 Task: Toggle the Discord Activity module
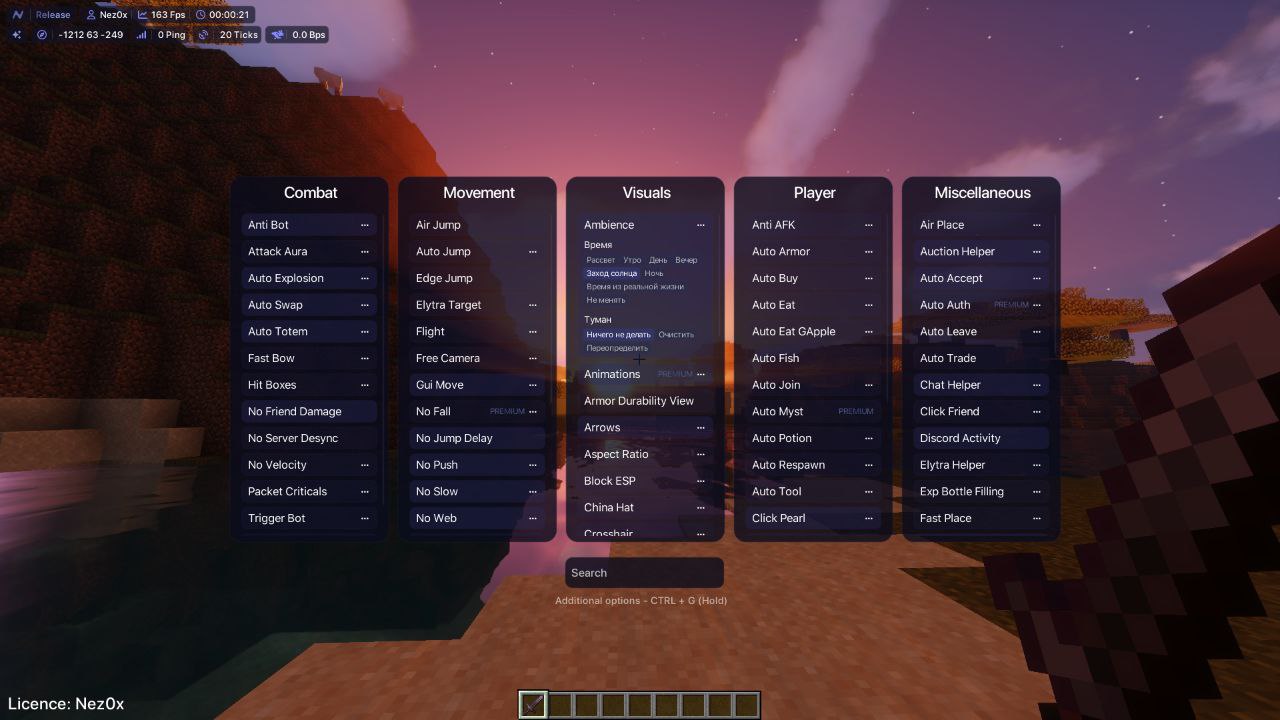[x=960, y=438]
